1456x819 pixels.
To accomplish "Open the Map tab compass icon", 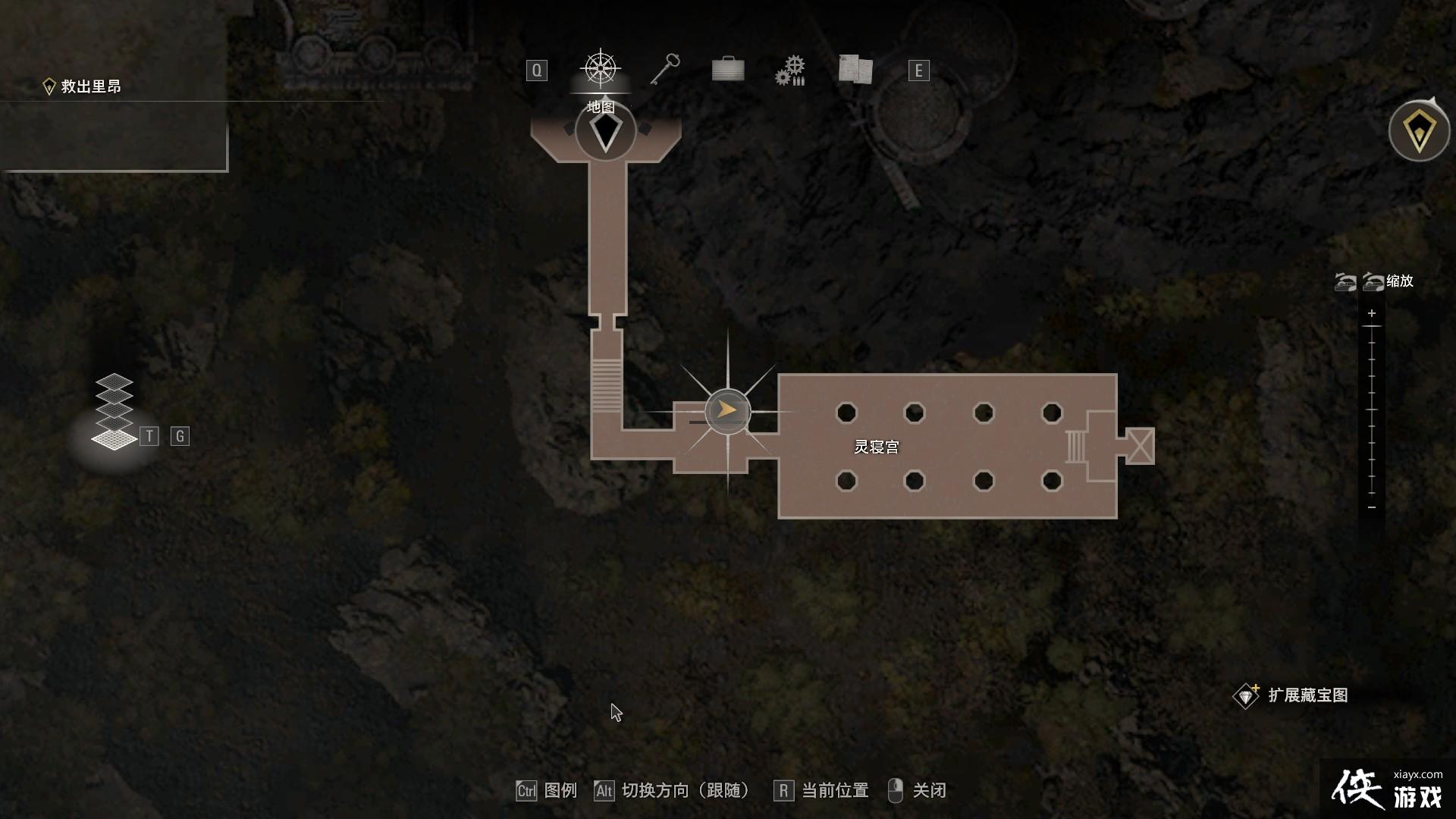I will (x=601, y=69).
